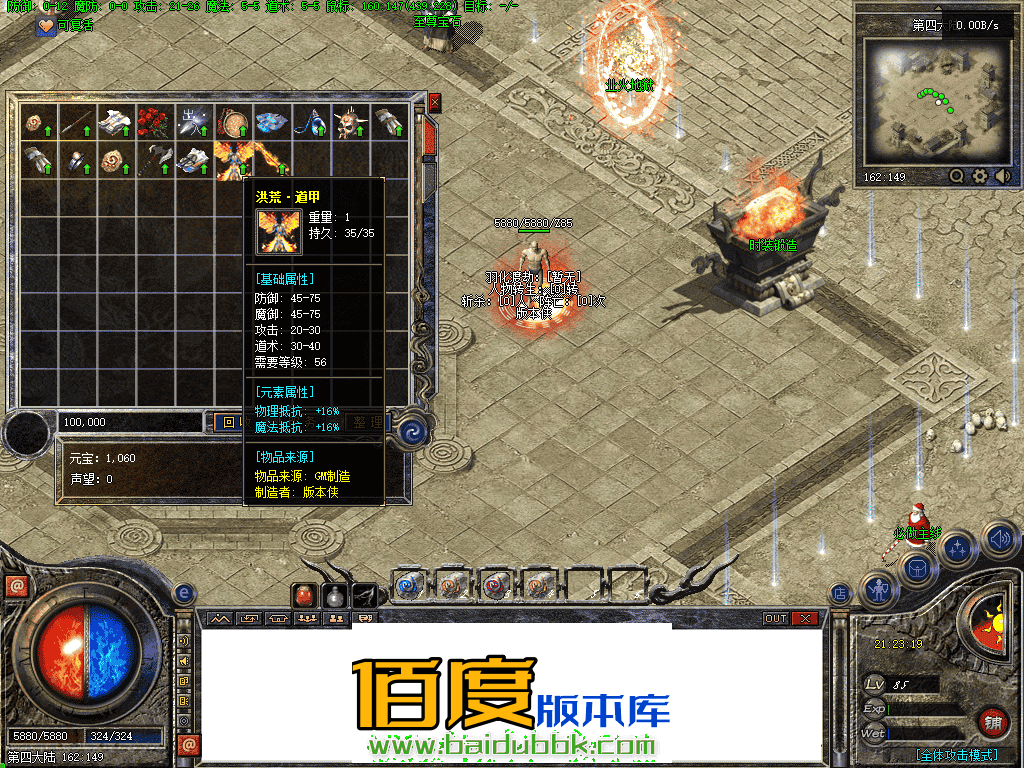Click the magnifier icon under minimap
The image size is (1024, 768).
click(957, 176)
